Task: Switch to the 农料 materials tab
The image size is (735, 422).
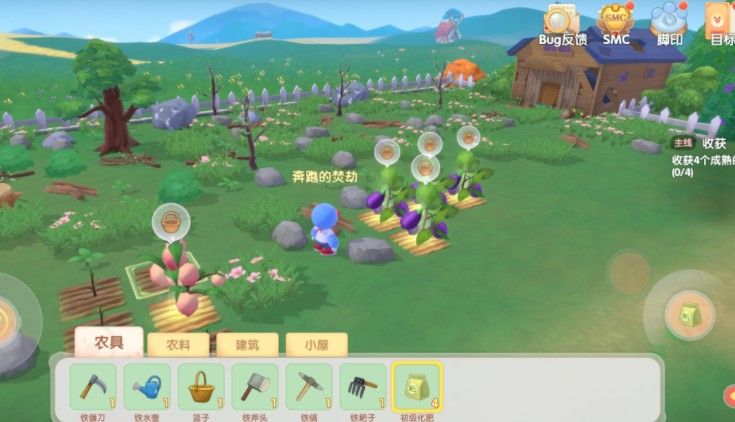Action: 178,345
